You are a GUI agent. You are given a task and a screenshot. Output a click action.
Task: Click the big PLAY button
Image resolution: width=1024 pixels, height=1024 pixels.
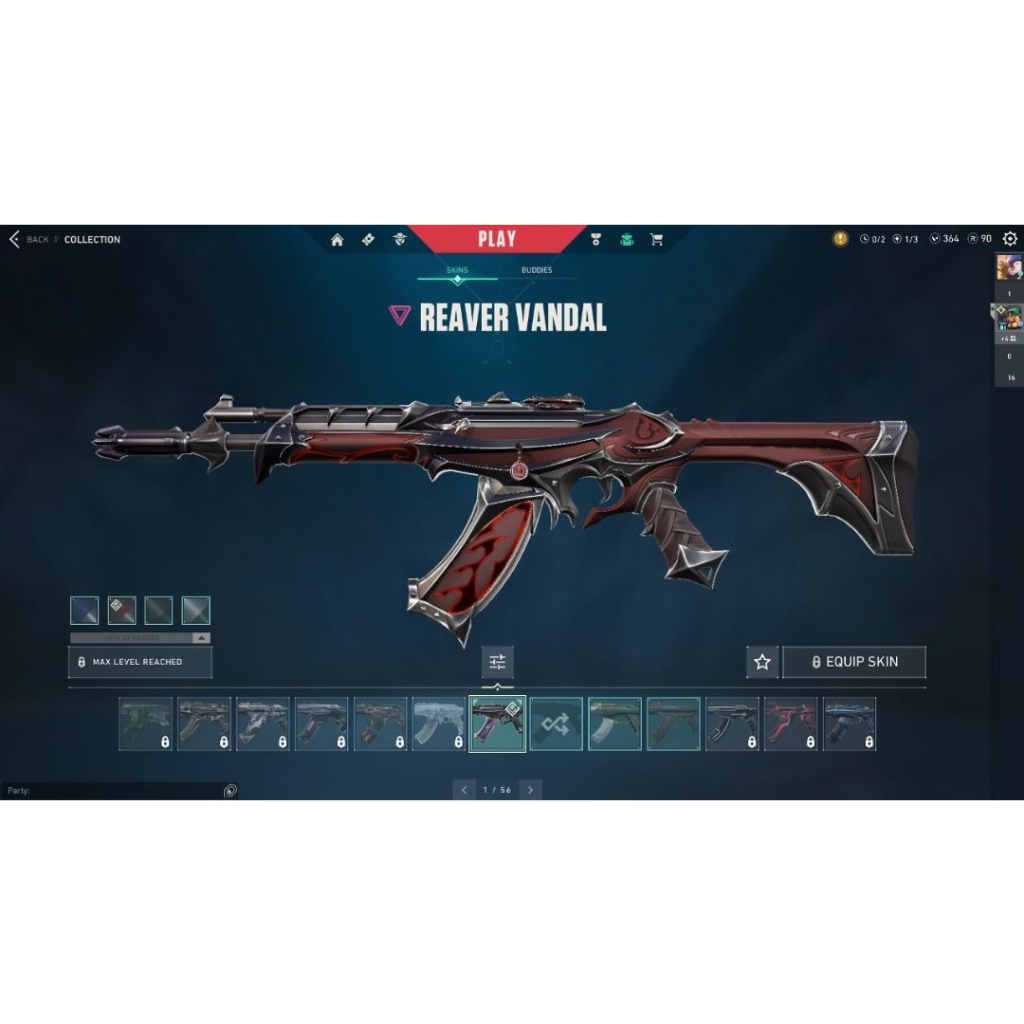click(x=497, y=239)
